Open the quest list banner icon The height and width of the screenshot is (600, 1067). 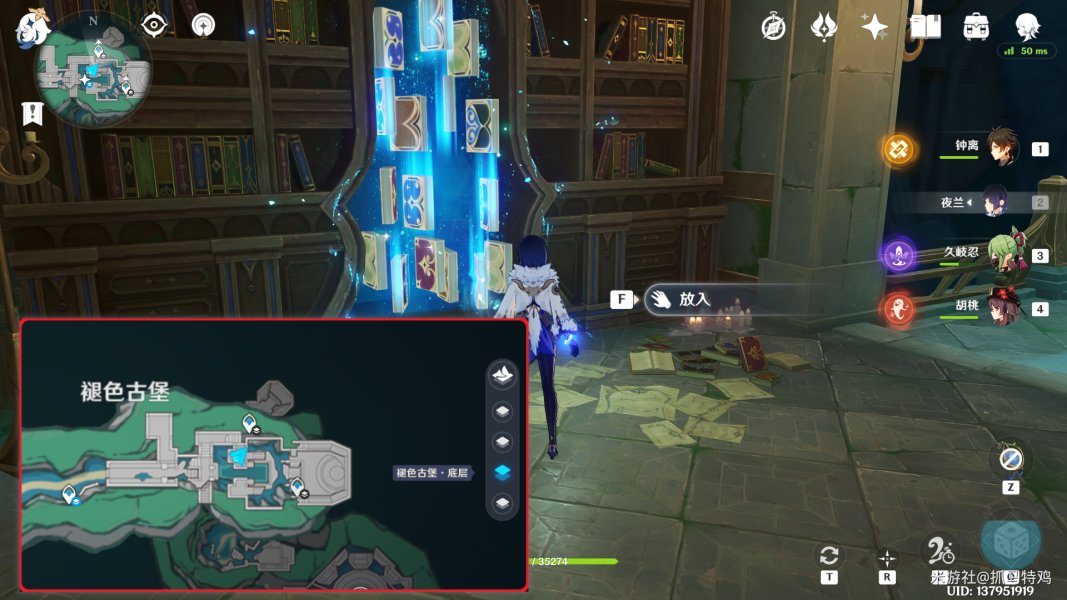pos(33,113)
